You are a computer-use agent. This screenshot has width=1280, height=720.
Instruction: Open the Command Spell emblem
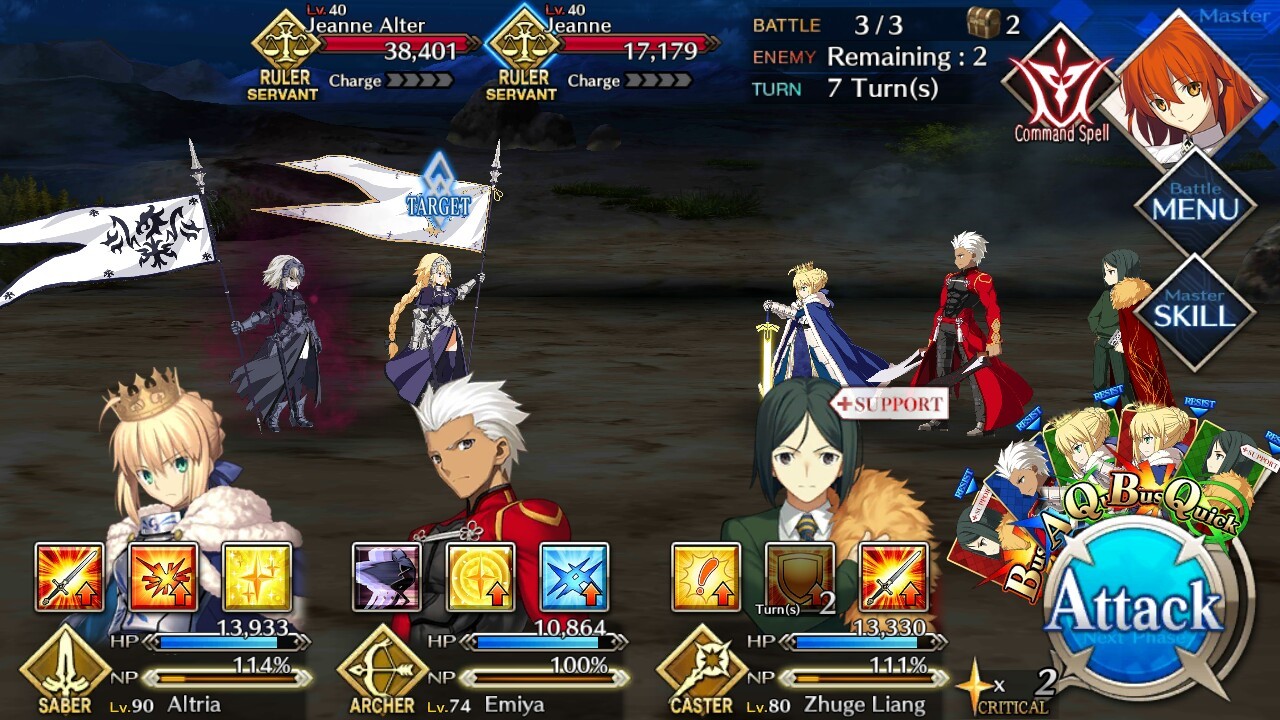pyautogui.click(x=1060, y=85)
